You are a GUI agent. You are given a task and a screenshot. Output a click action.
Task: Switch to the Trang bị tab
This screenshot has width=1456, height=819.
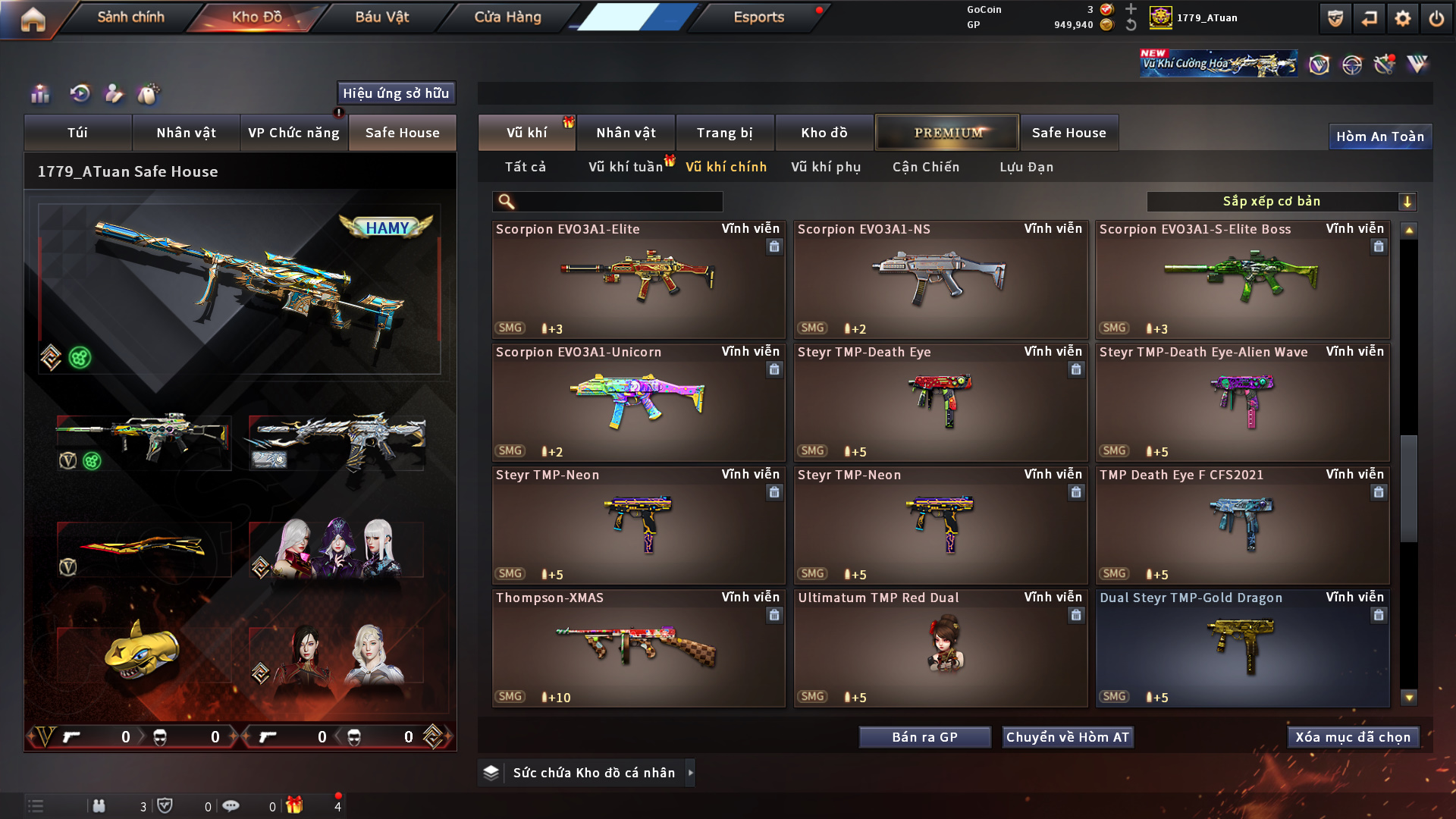point(724,133)
